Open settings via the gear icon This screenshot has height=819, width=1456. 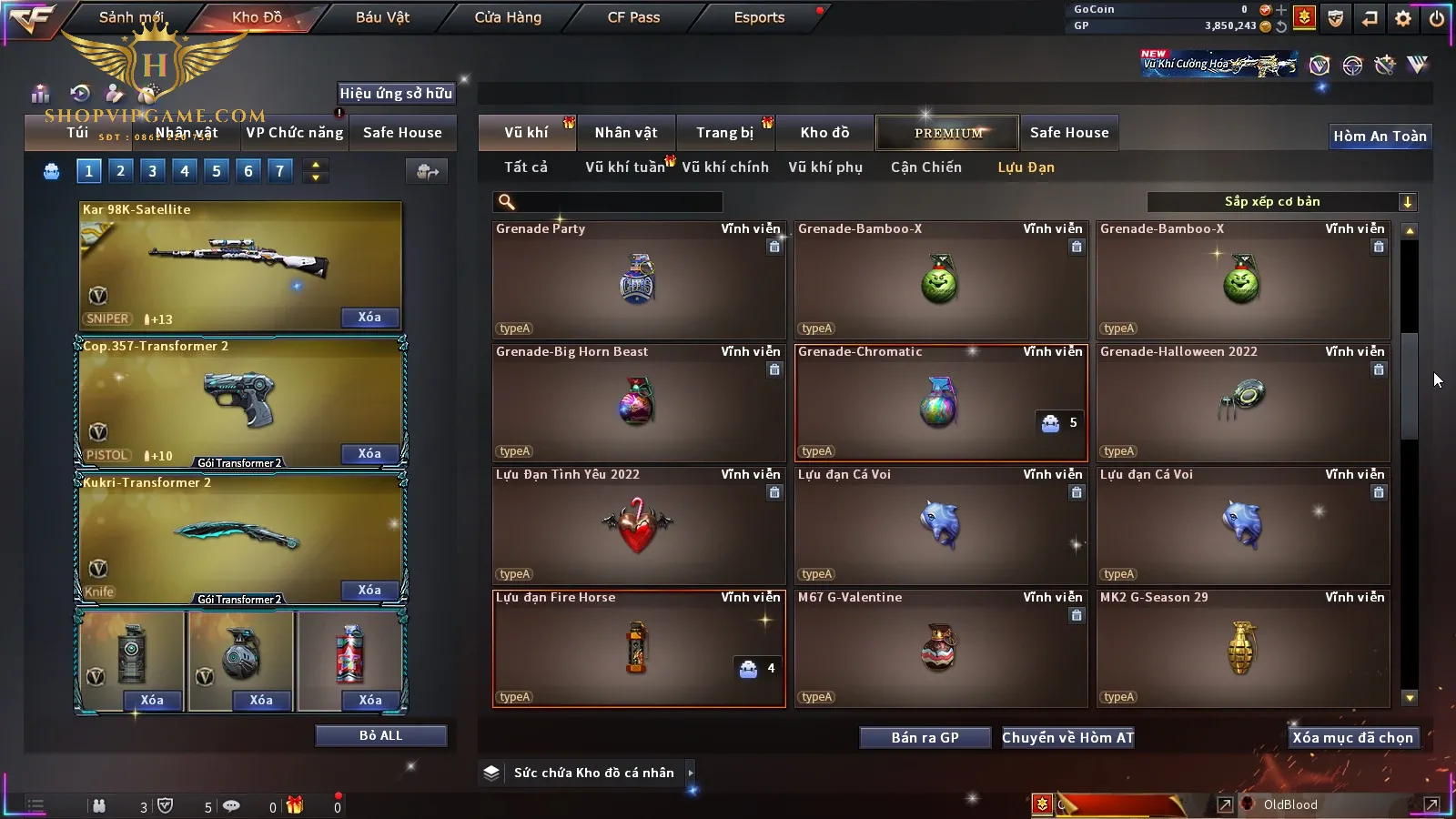(1403, 18)
